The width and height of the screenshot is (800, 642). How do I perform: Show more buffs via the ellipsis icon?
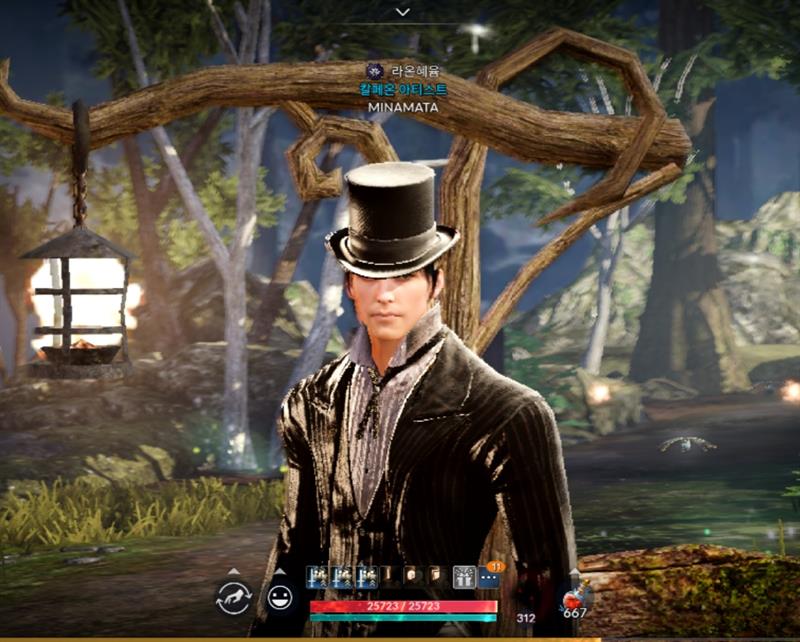coord(489,578)
